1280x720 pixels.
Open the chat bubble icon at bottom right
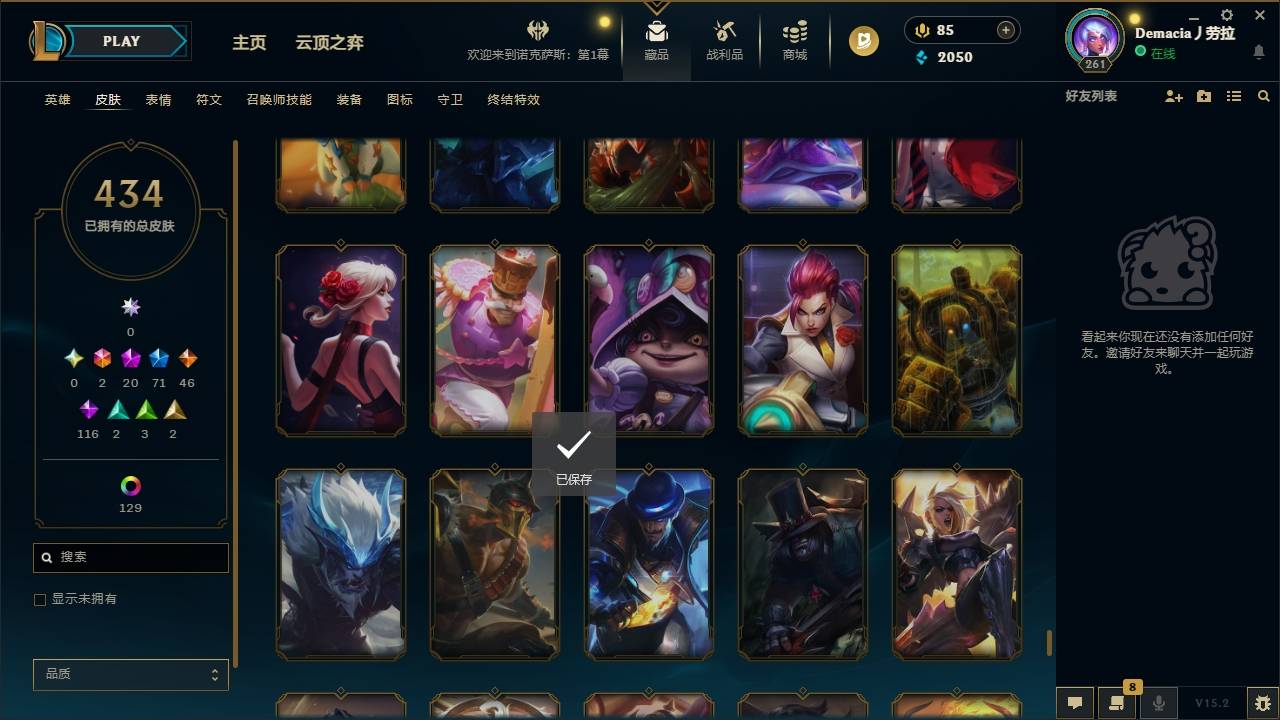point(1073,702)
